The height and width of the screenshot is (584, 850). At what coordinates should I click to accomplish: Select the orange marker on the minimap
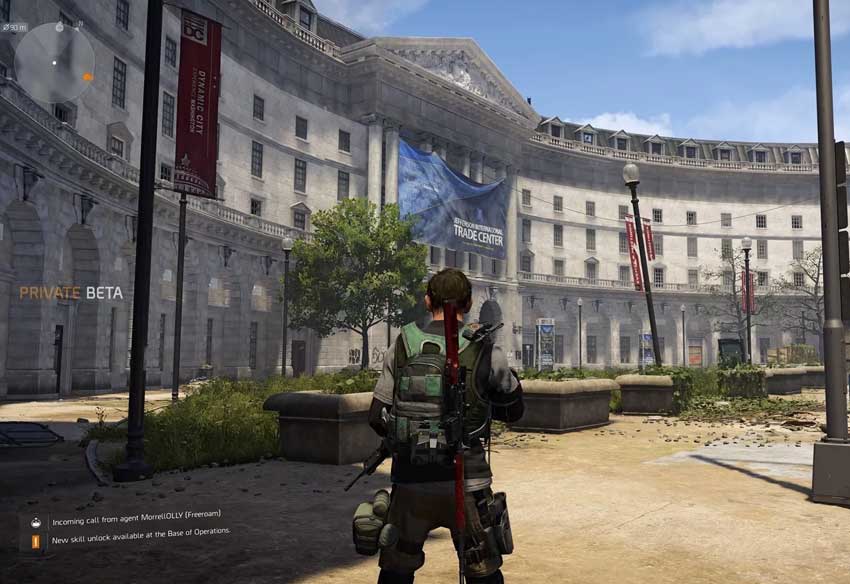88,76
